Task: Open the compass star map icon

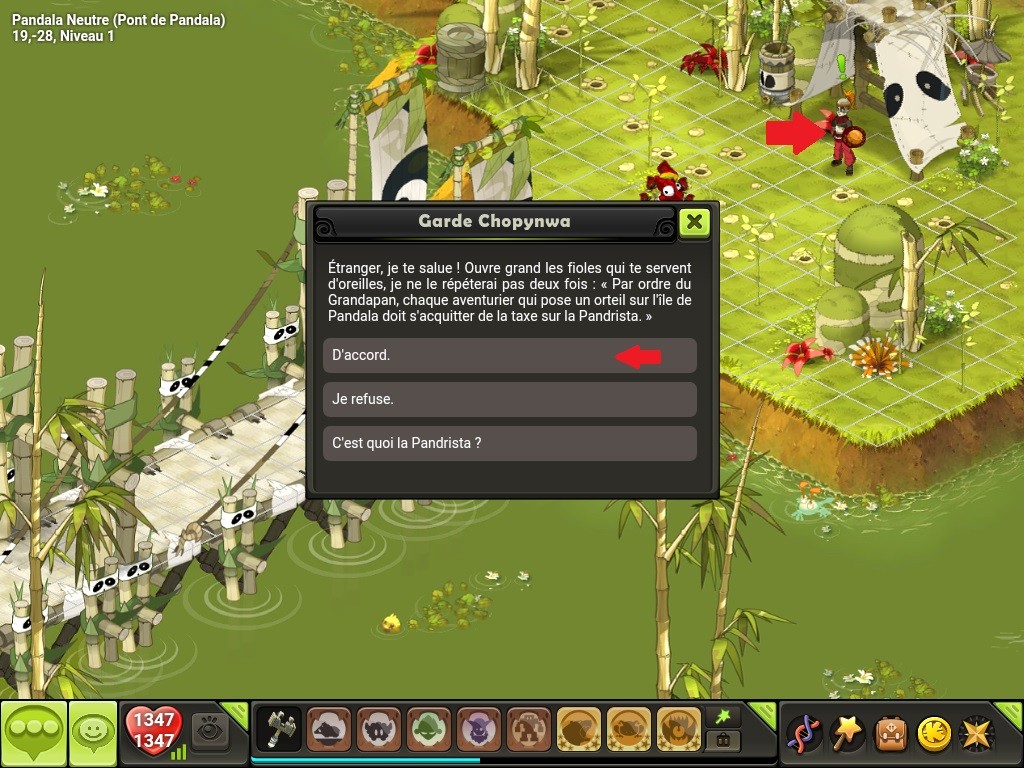Action: point(977,734)
